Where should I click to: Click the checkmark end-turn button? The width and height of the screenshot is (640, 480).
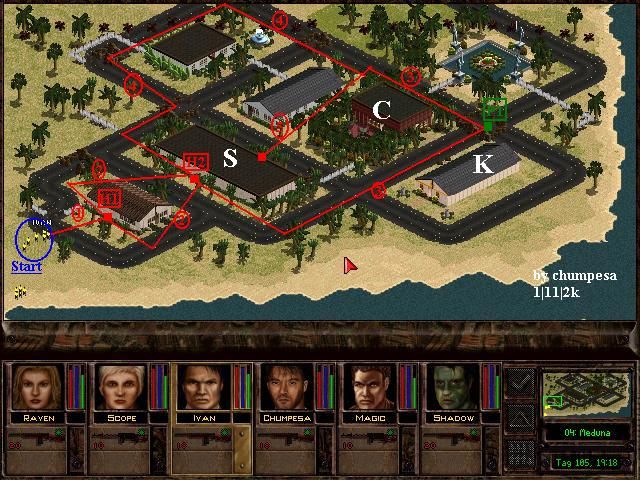coord(520,382)
